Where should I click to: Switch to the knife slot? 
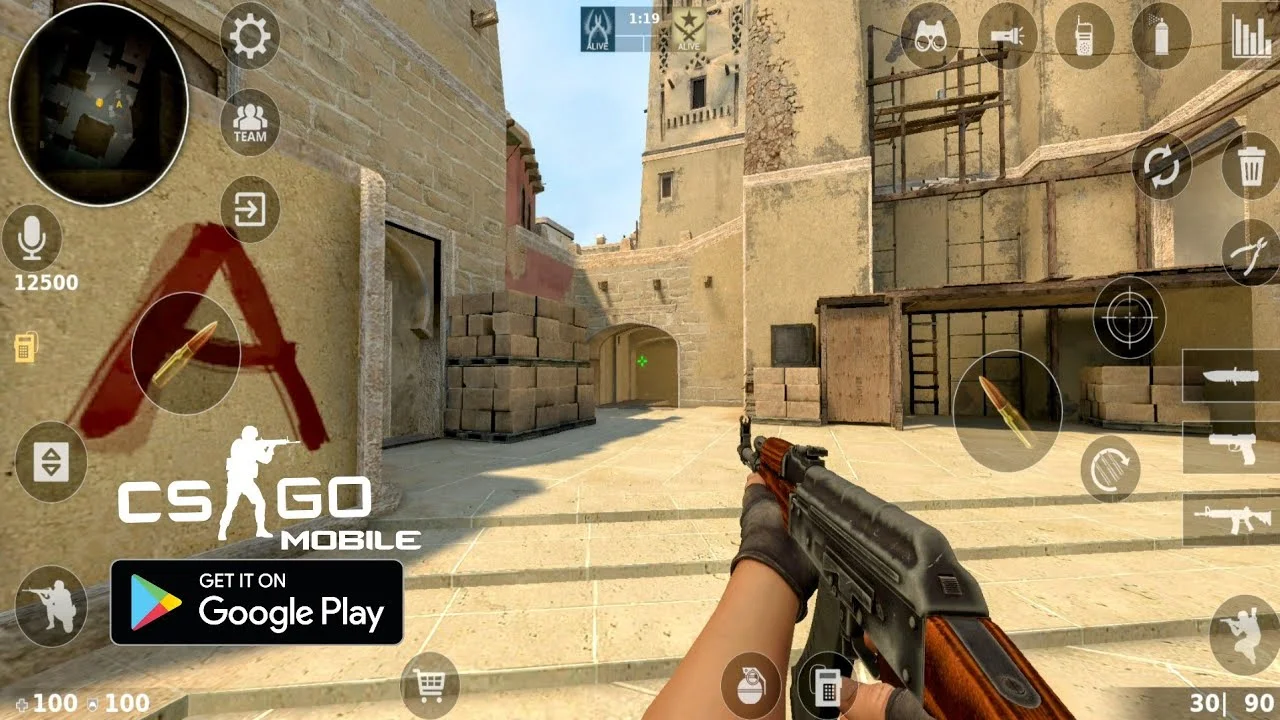pyautogui.click(x=1231, y=376)
